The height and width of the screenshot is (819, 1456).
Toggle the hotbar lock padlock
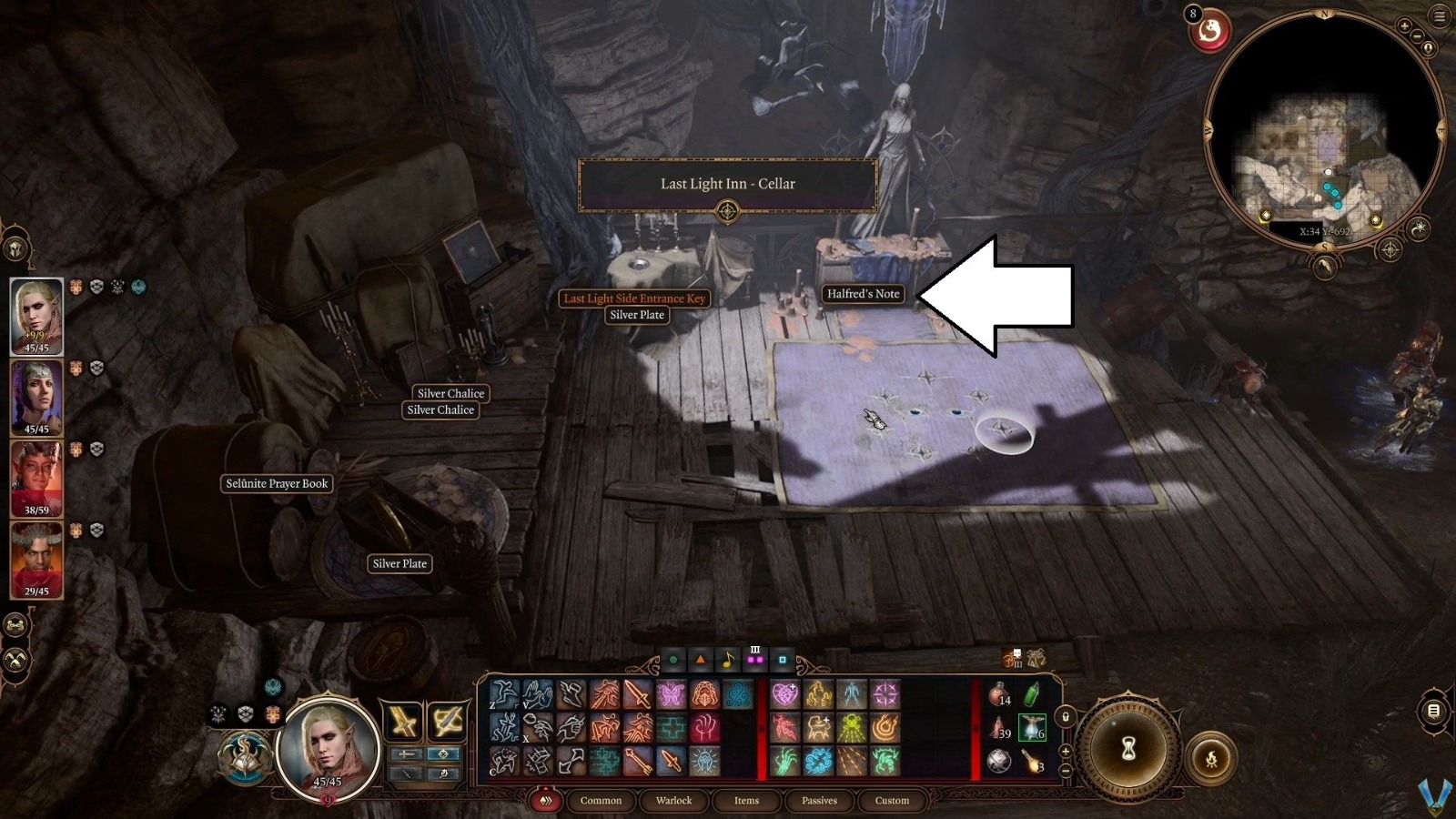pos(1065,716)
